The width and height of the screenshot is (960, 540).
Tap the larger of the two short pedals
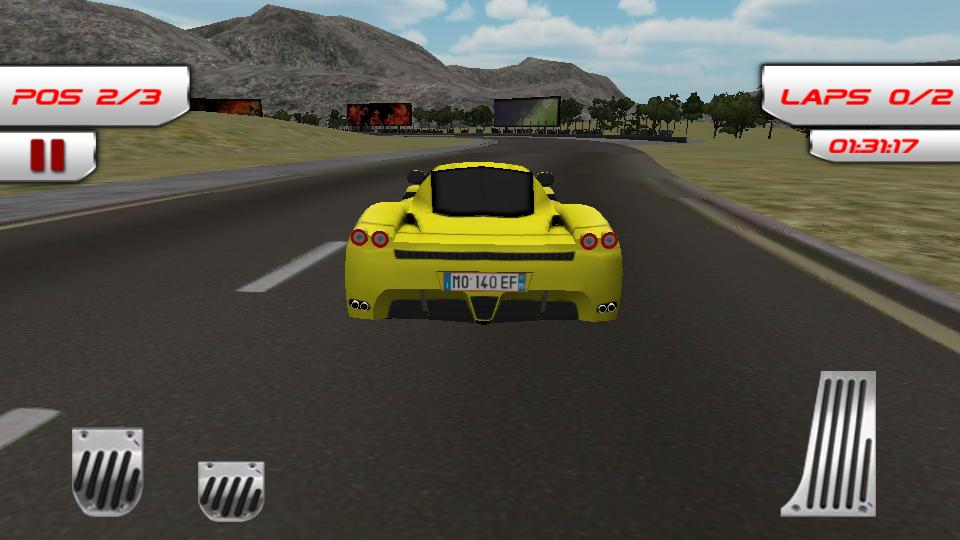[107, 472]
